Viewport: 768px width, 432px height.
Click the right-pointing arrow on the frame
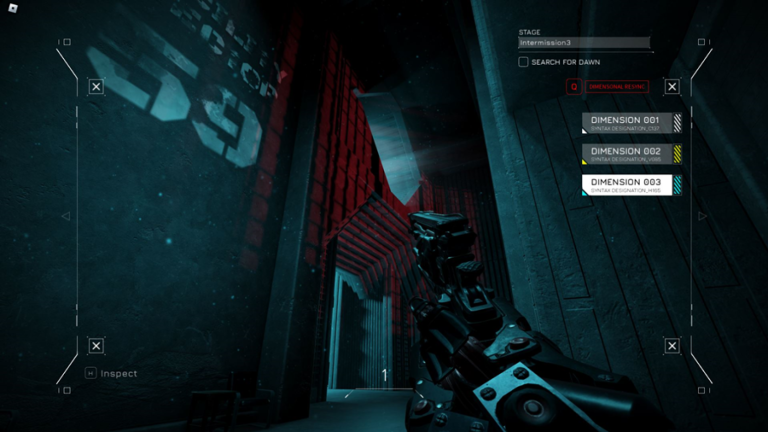coord(702,216)
